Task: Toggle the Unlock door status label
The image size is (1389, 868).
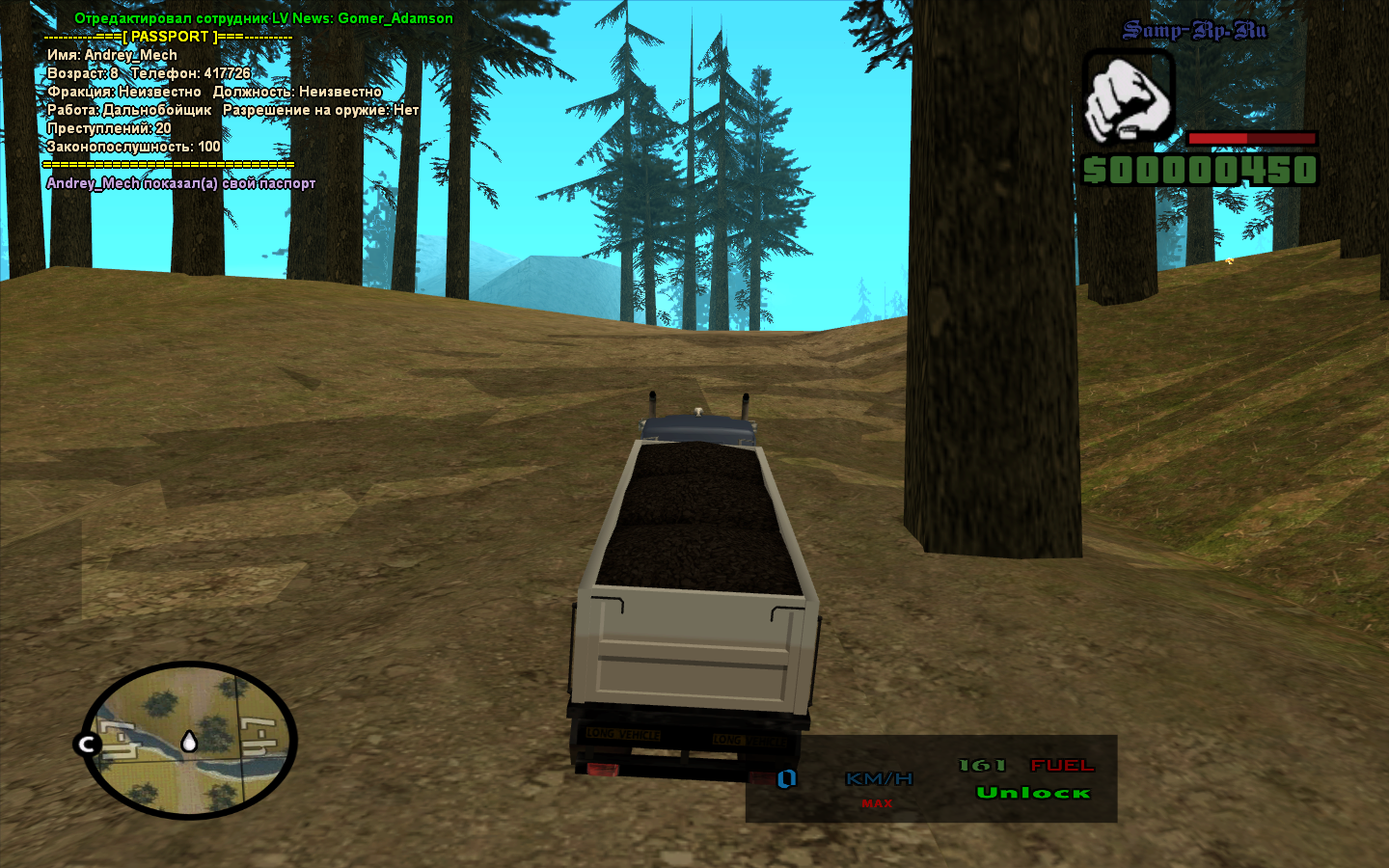Action: tap(1033, 793)
